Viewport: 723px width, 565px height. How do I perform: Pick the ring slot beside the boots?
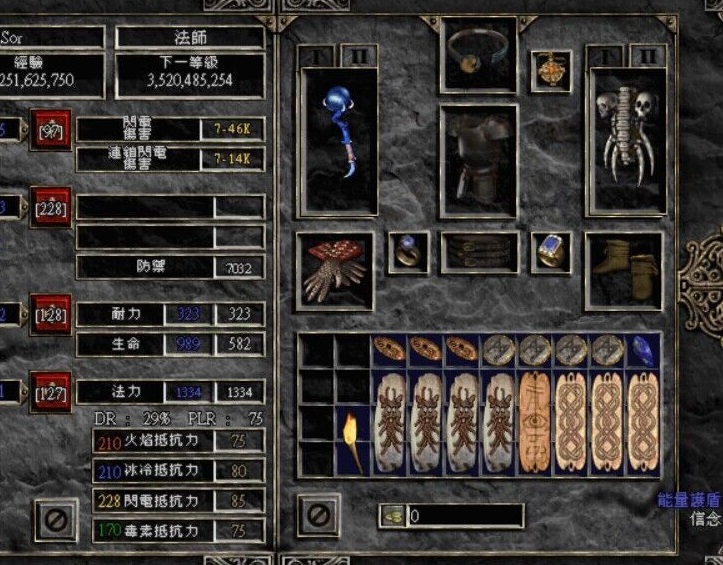(550, 253)
